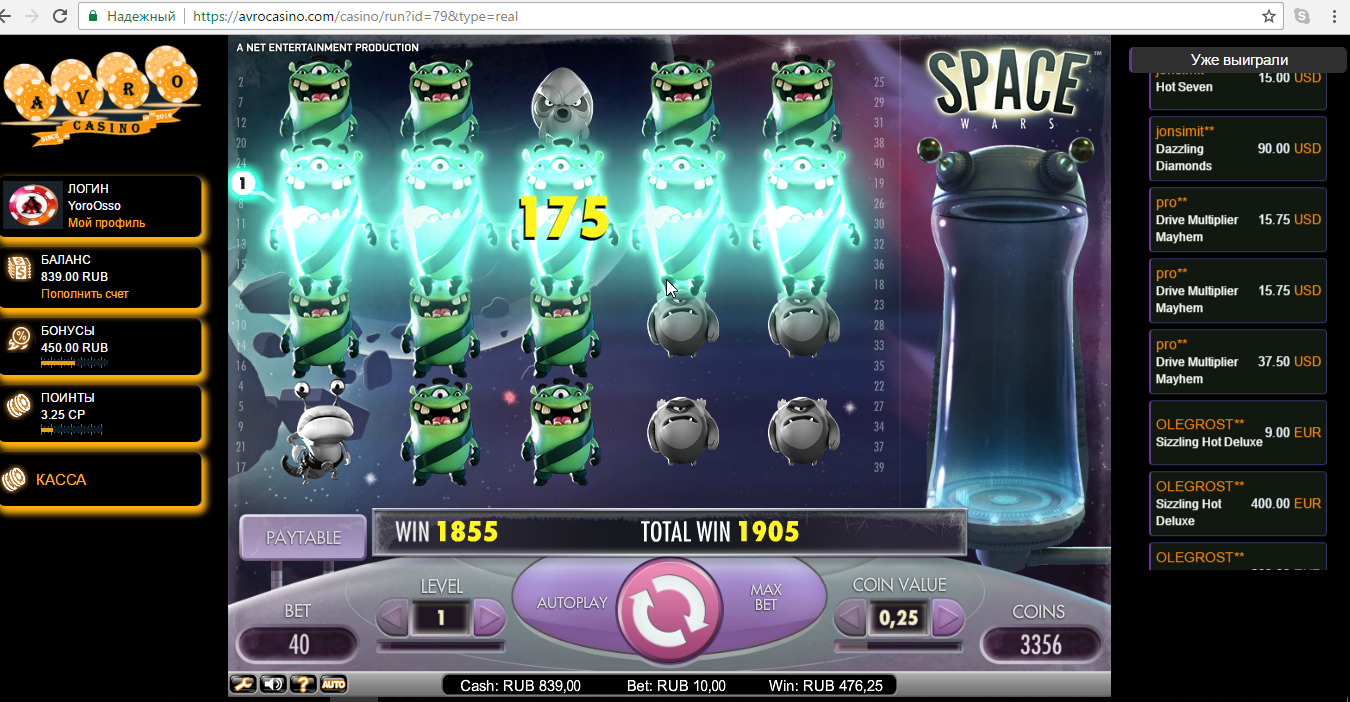Reload the browser page
Screen dimensions: 1350x702
[60, 17]
